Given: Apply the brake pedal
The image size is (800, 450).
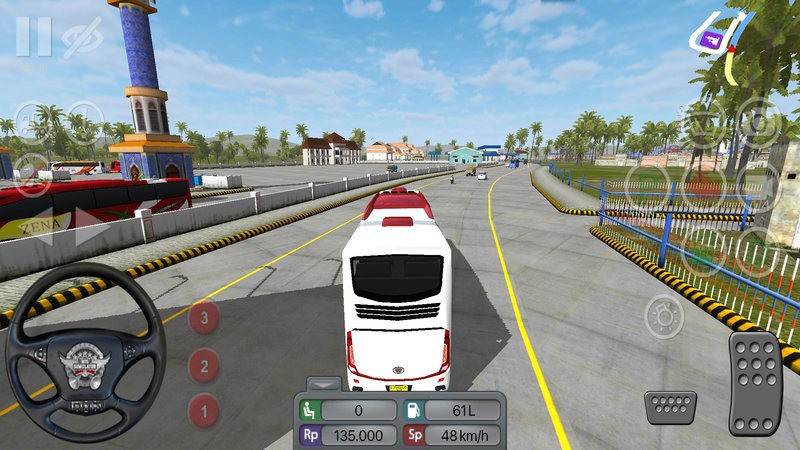Looking at the screenshot, I should [x=670, y=409].
